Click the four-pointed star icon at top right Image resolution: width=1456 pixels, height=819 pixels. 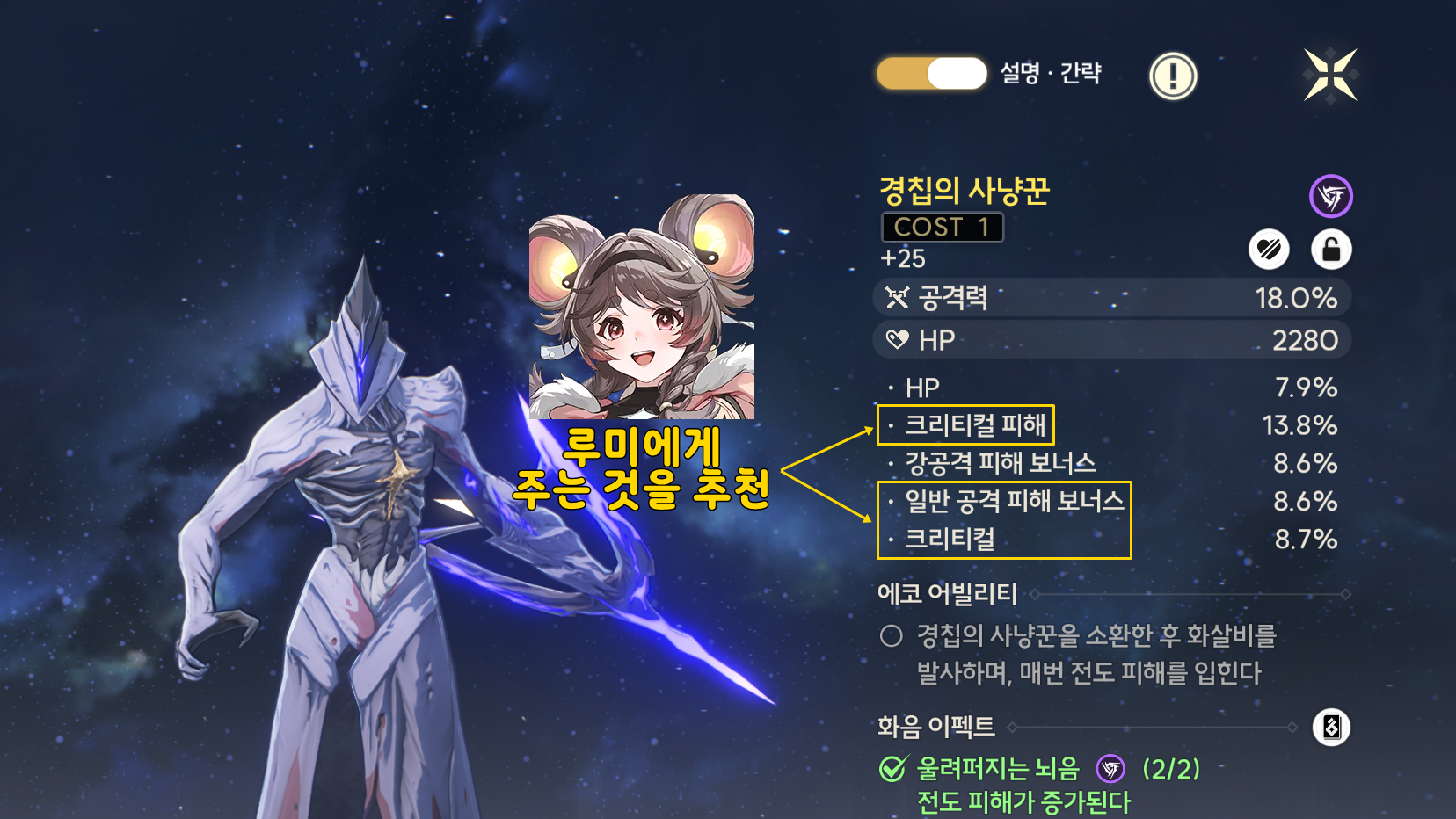[1330, 75]
